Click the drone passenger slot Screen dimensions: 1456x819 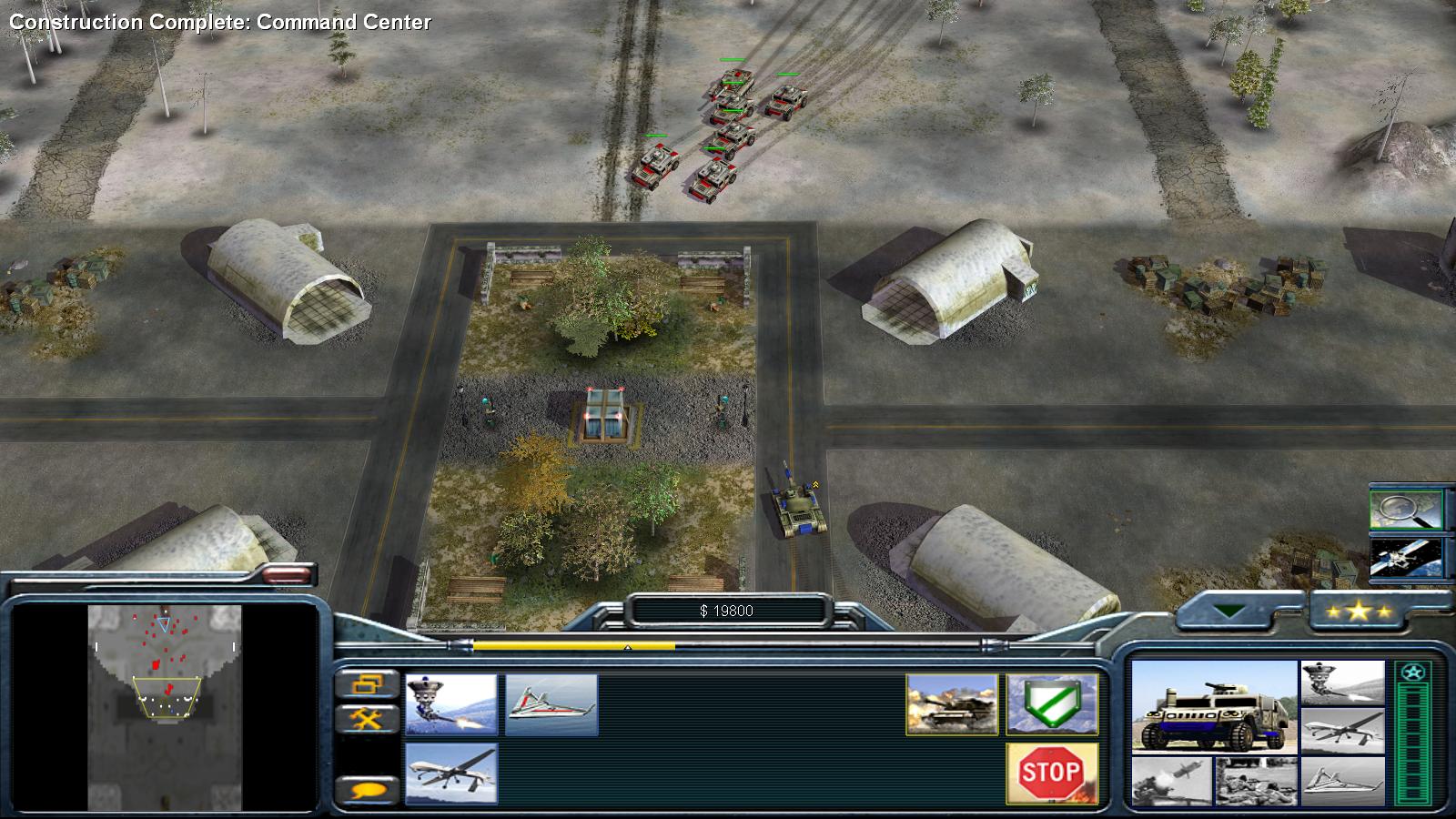(x=1343, y=731)
